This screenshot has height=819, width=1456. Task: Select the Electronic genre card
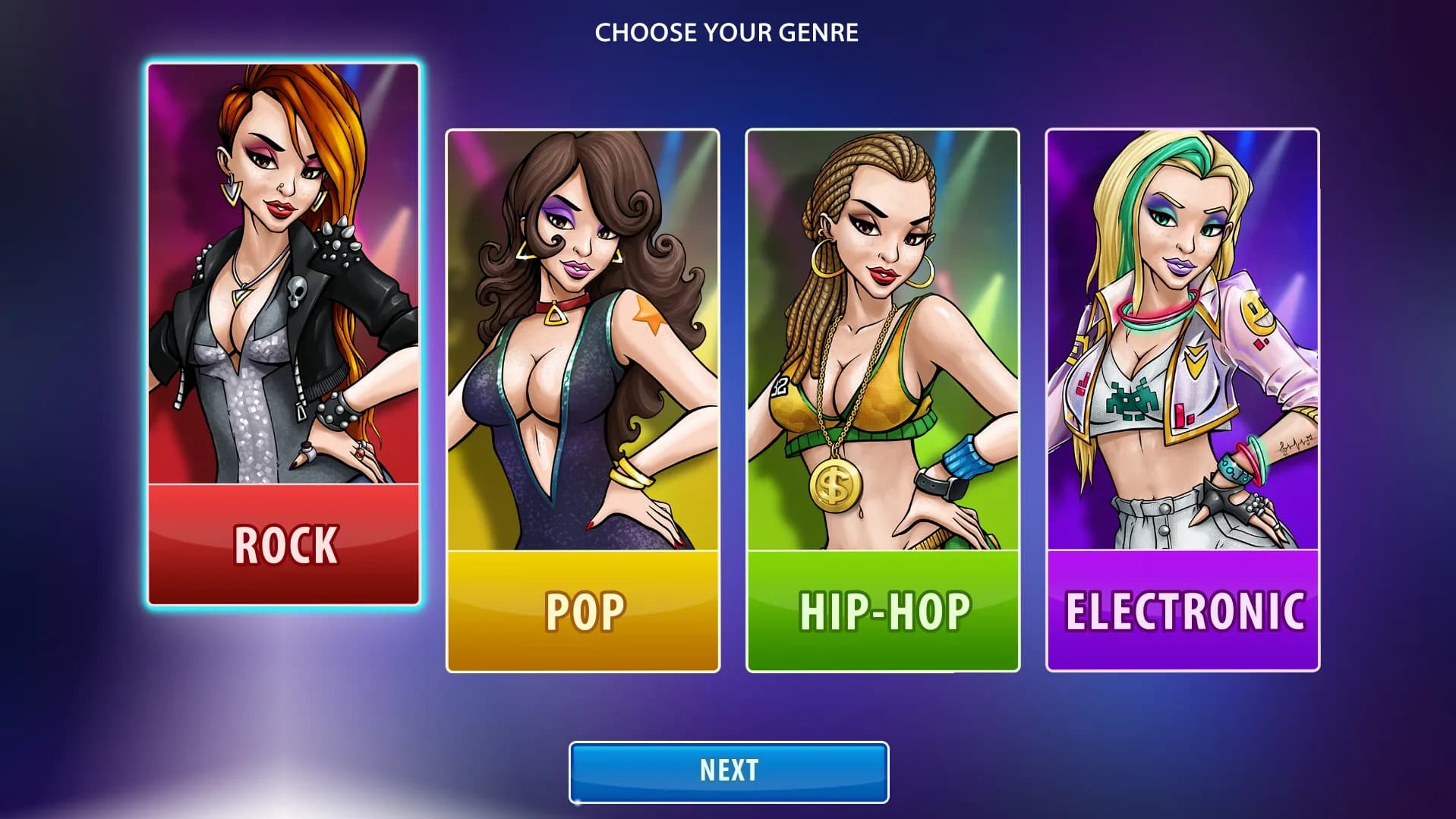point(1182,400)
